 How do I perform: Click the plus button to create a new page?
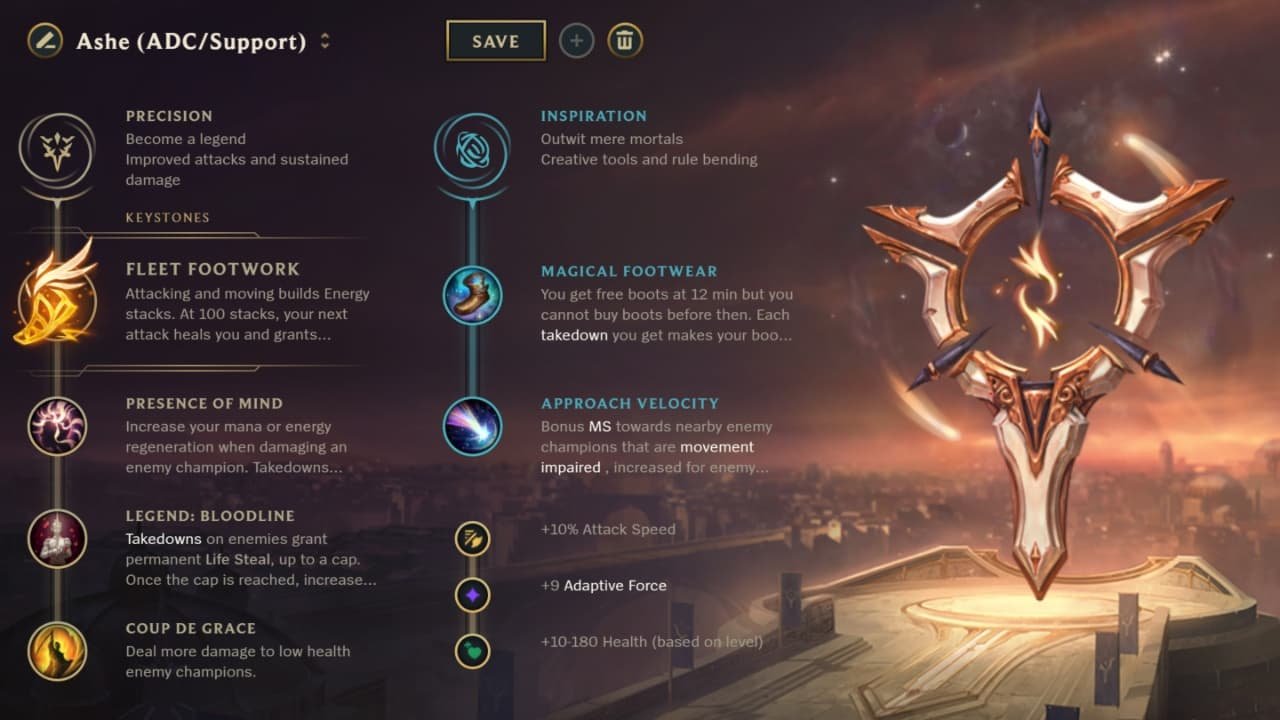click(x=577, y=41)
